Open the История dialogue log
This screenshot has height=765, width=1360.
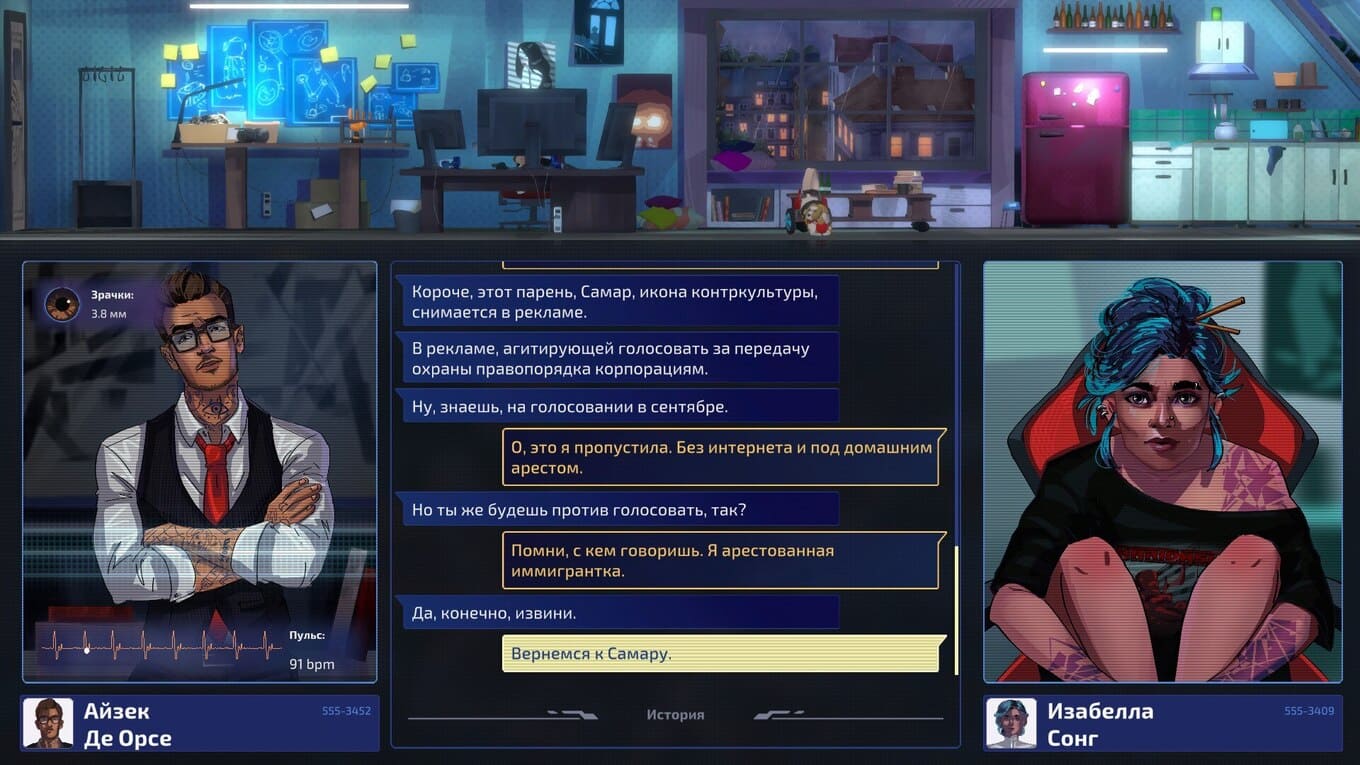675,715
